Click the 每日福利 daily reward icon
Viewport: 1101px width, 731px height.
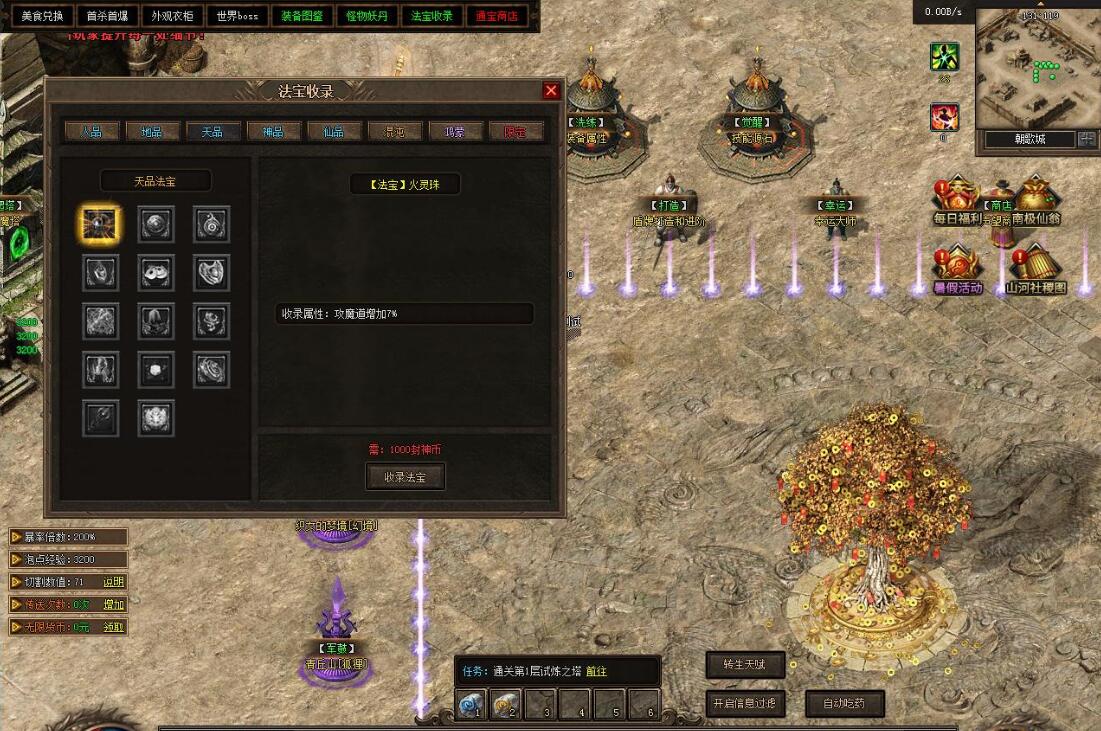point(957,200)
